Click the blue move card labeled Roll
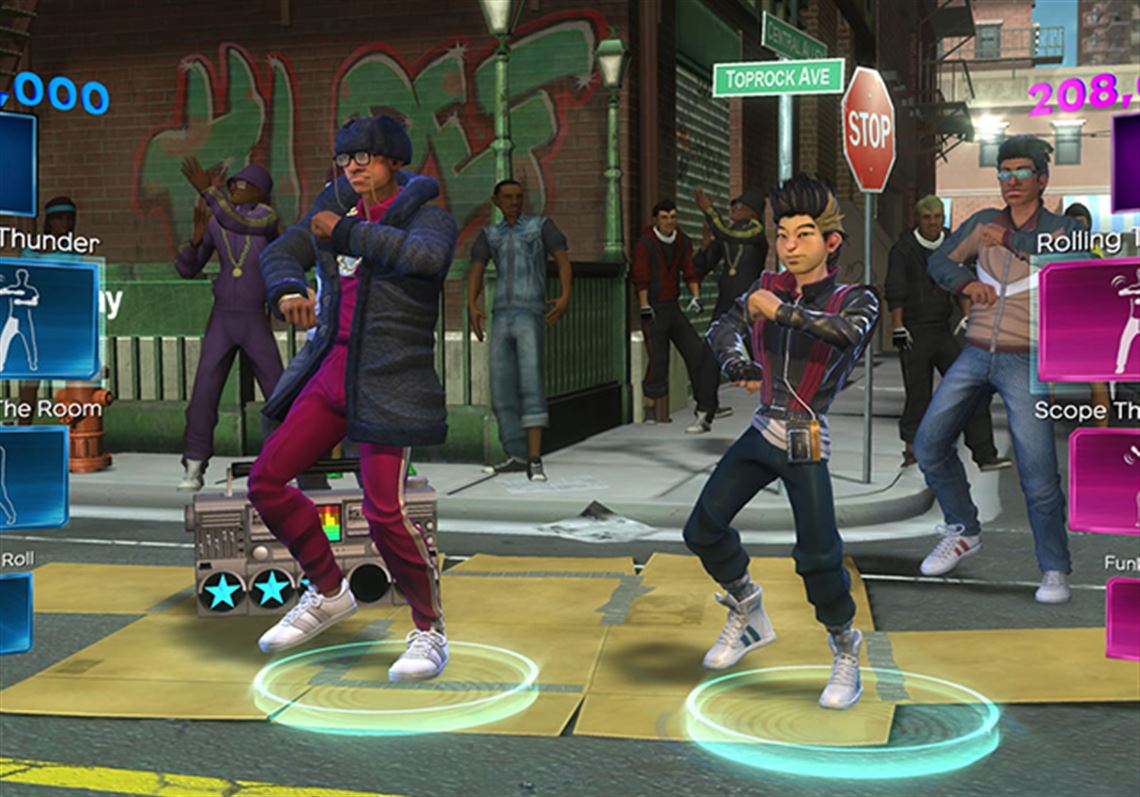1140x797 pixels. [x=15, y=612]
